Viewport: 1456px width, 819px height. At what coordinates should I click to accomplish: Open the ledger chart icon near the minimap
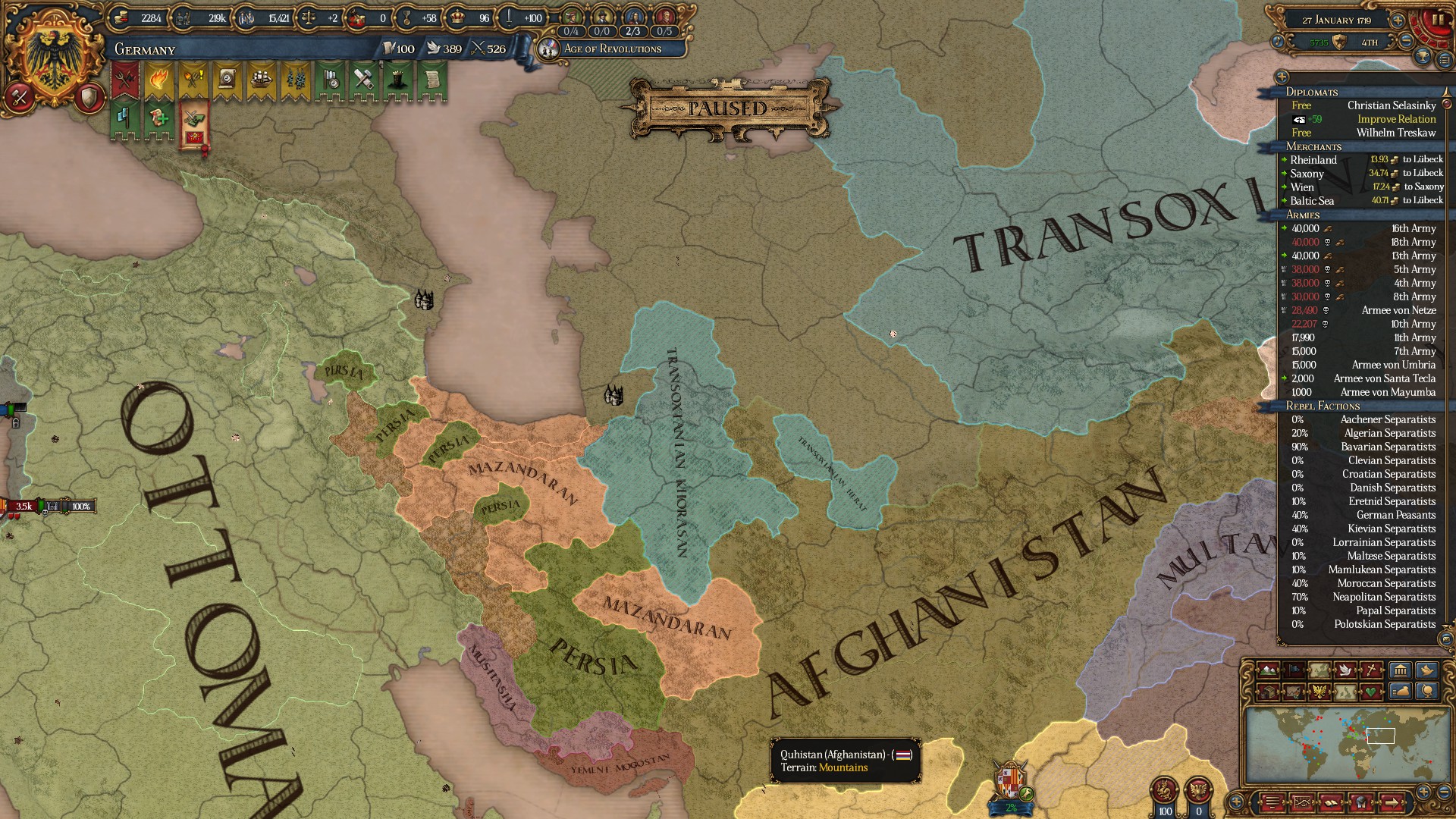coord(1303,802)
